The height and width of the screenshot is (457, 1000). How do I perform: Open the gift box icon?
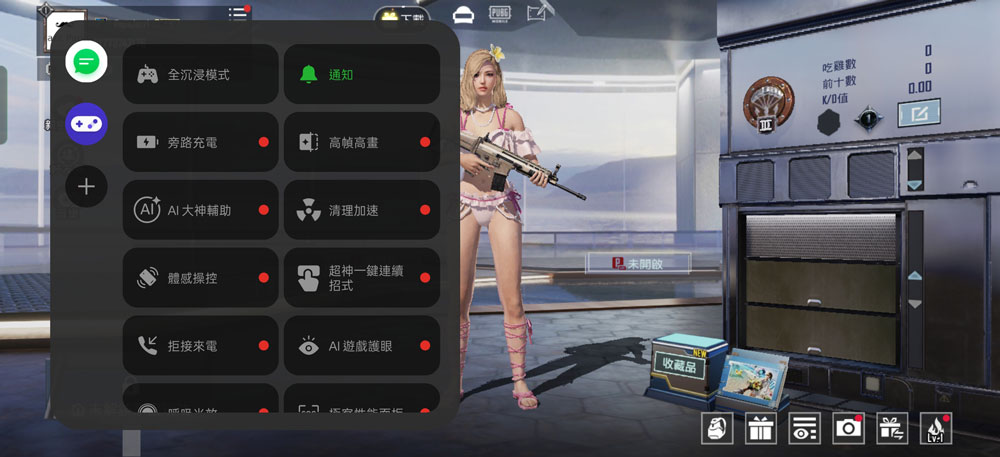click(x=761, y=428)
